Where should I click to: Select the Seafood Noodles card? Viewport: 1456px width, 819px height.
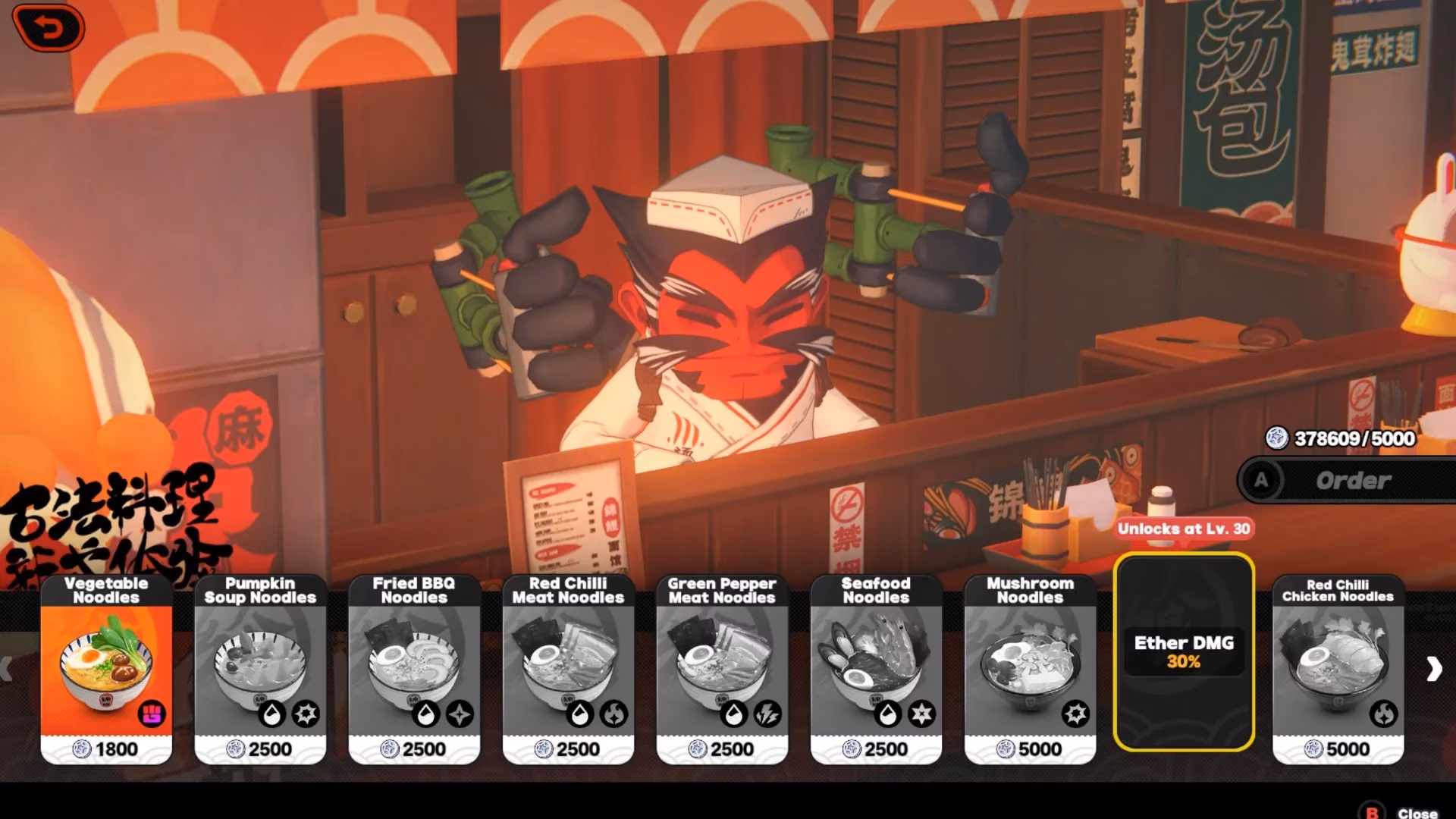point(876,669)
